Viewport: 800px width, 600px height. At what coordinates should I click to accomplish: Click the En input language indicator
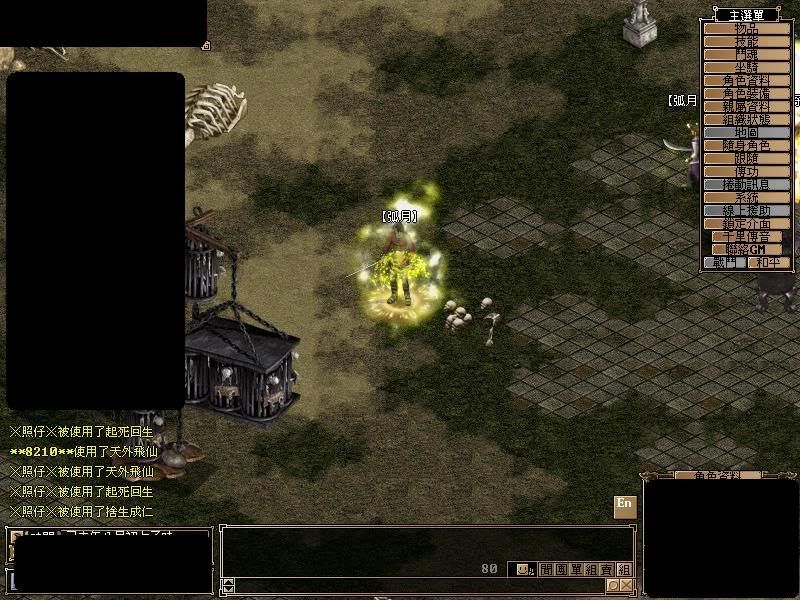625,506
